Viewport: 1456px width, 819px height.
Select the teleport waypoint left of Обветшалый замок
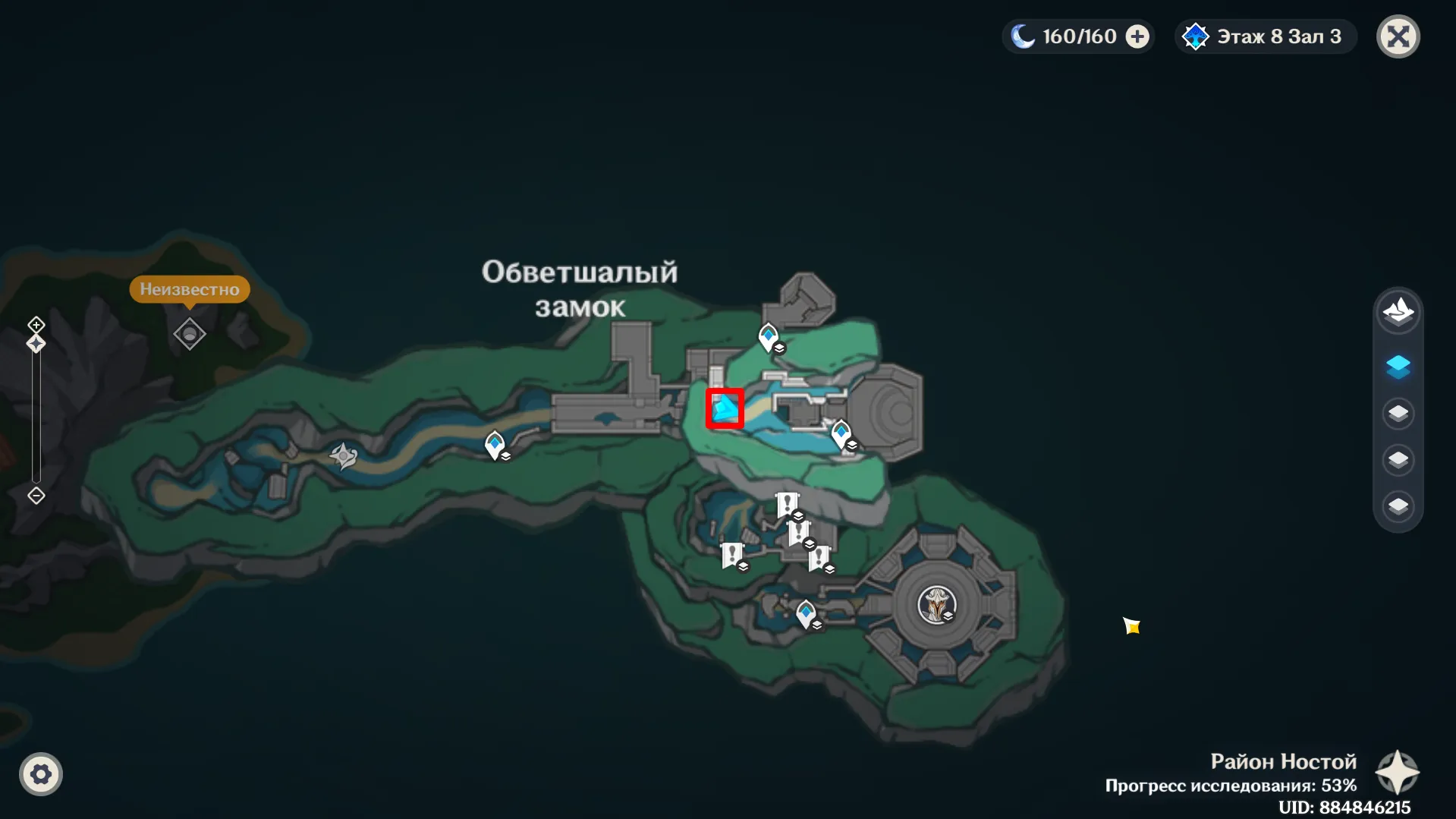(x=496, y=444)
